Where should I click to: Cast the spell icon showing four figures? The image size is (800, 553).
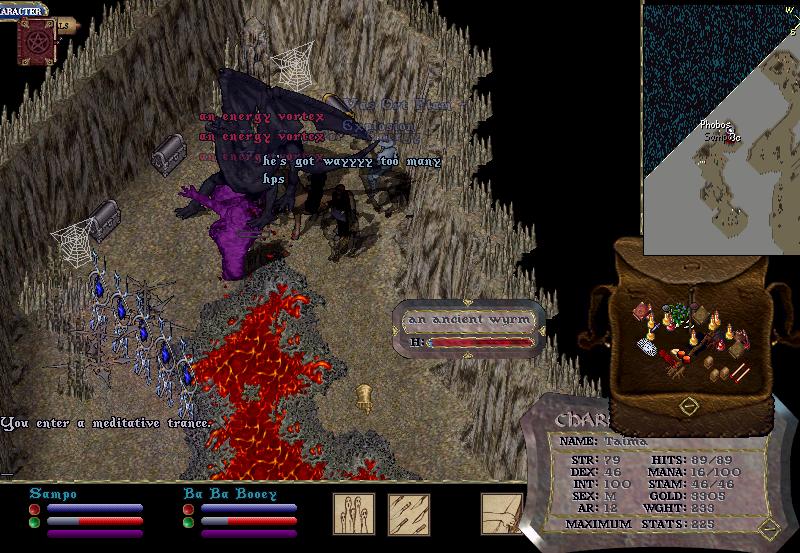[353, 512]
